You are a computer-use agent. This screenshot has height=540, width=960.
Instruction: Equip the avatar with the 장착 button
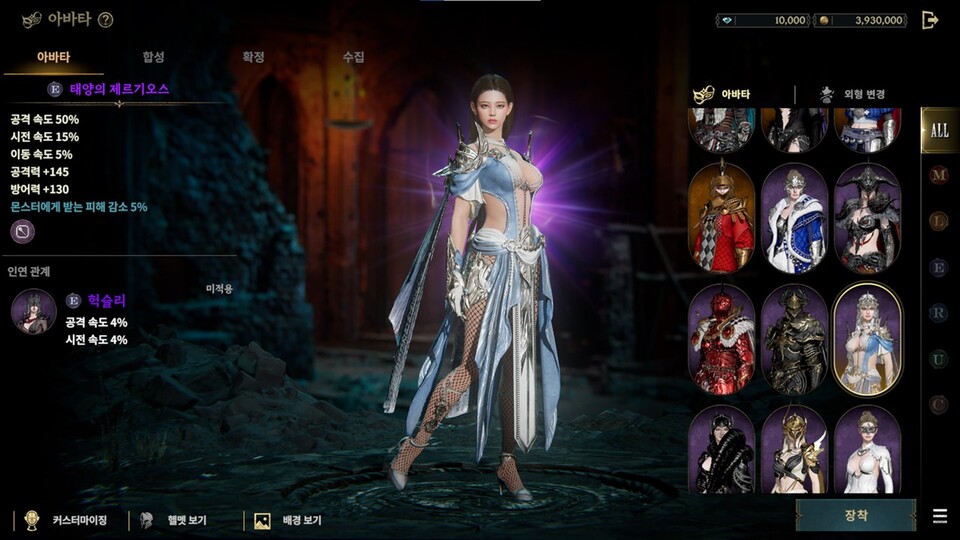855,515
